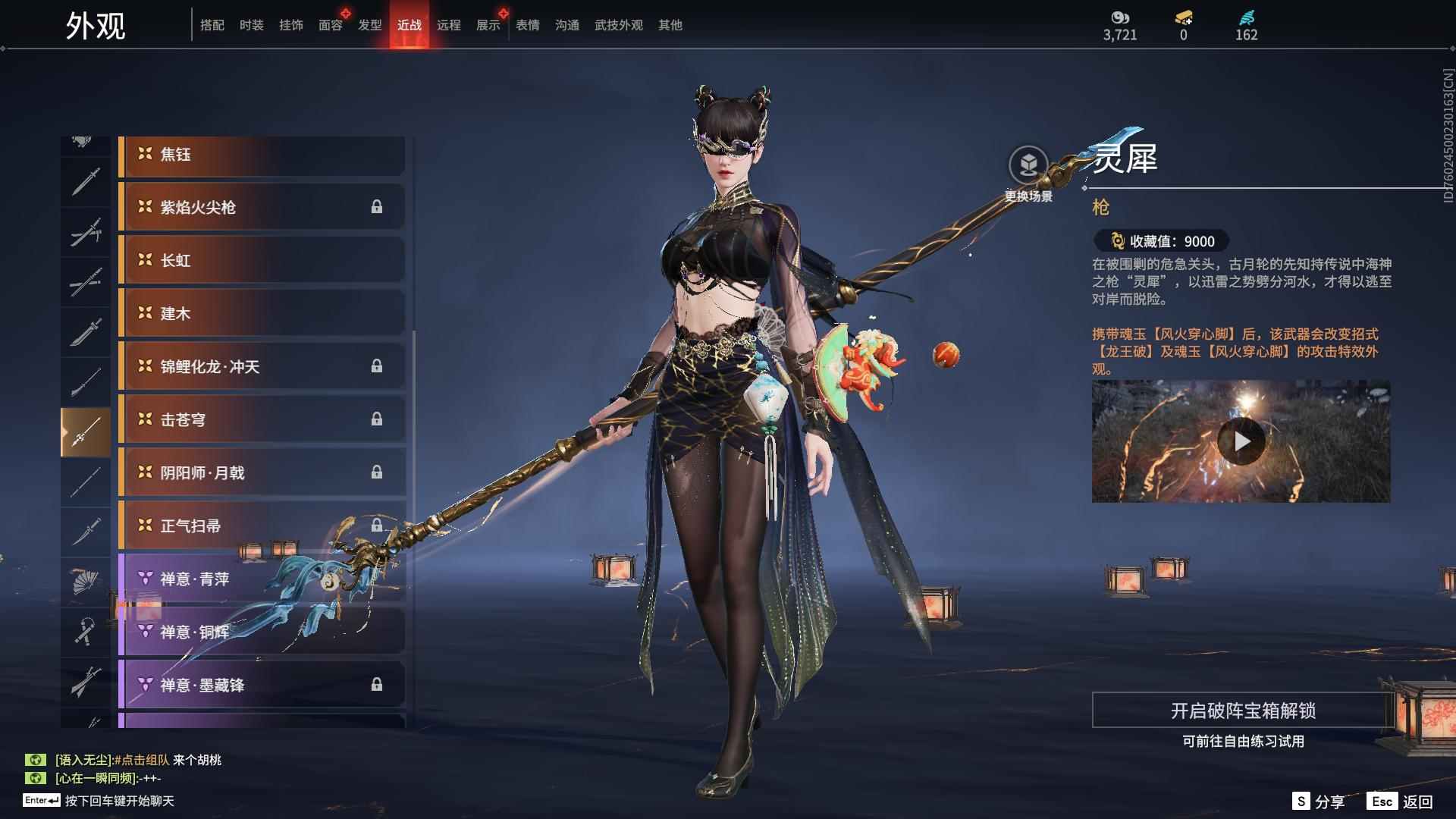Choose the 焦钰 spear skin
The width and height of the screenshot is (1456, 819).
(262, 155)
